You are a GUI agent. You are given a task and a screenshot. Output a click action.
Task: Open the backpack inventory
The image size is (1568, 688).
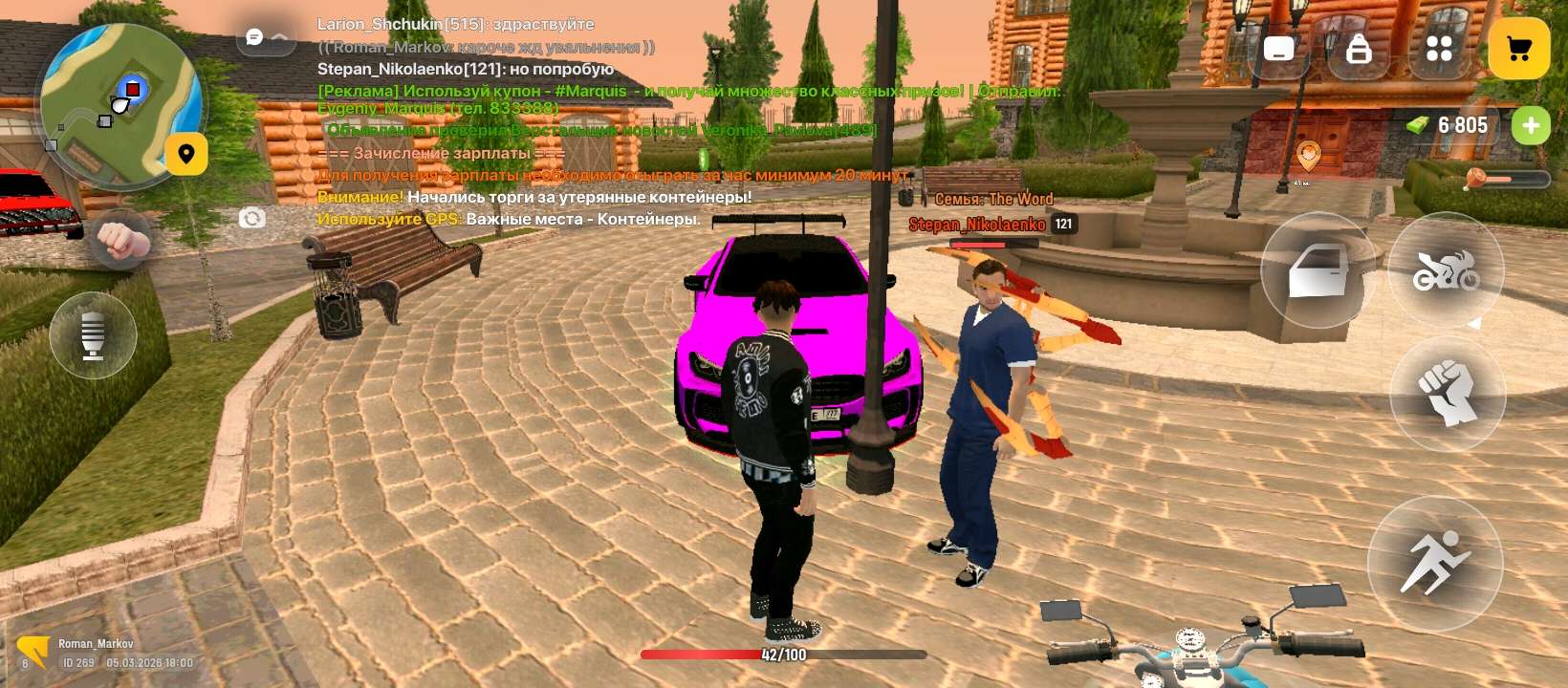coord(1359,49)
